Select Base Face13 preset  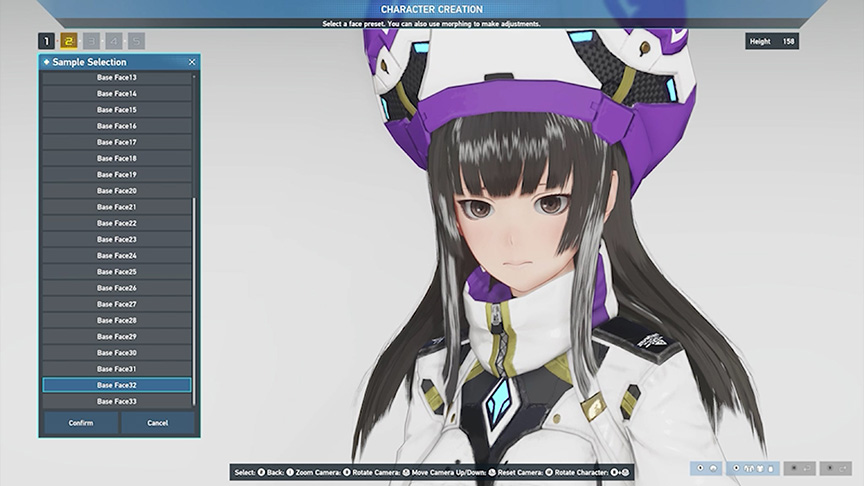(x=117, y=78)
